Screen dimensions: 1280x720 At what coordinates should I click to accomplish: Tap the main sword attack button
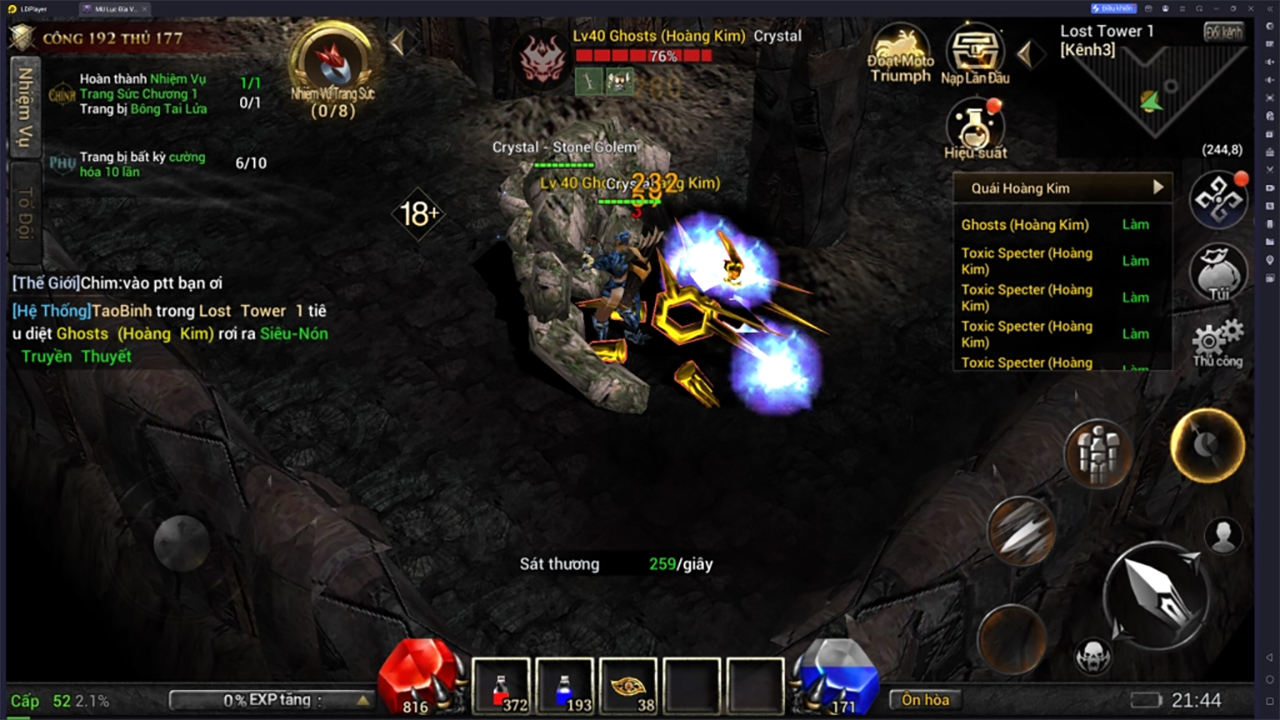(1156, 596)
